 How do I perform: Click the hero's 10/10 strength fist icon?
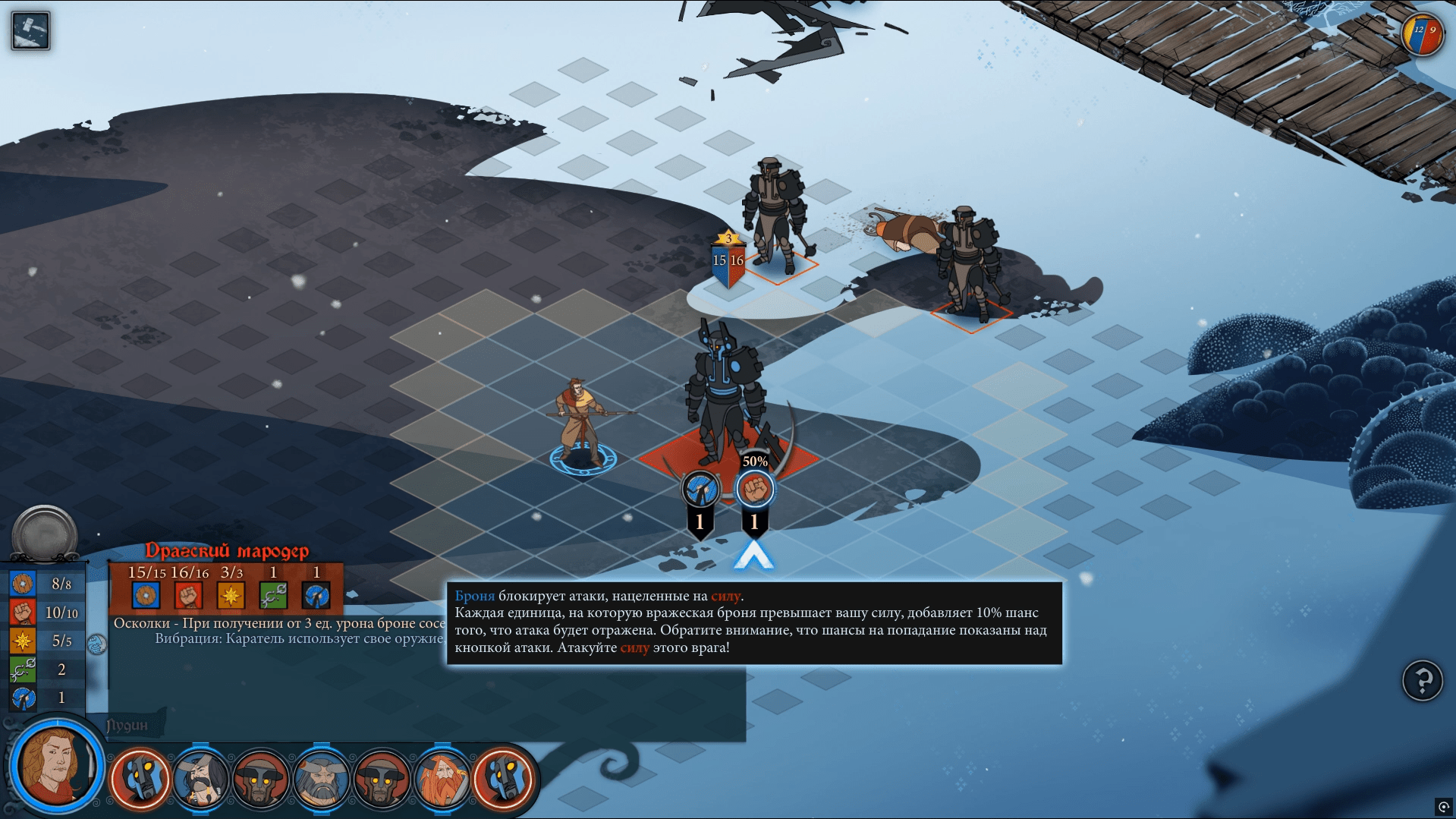tap(23, 612)
